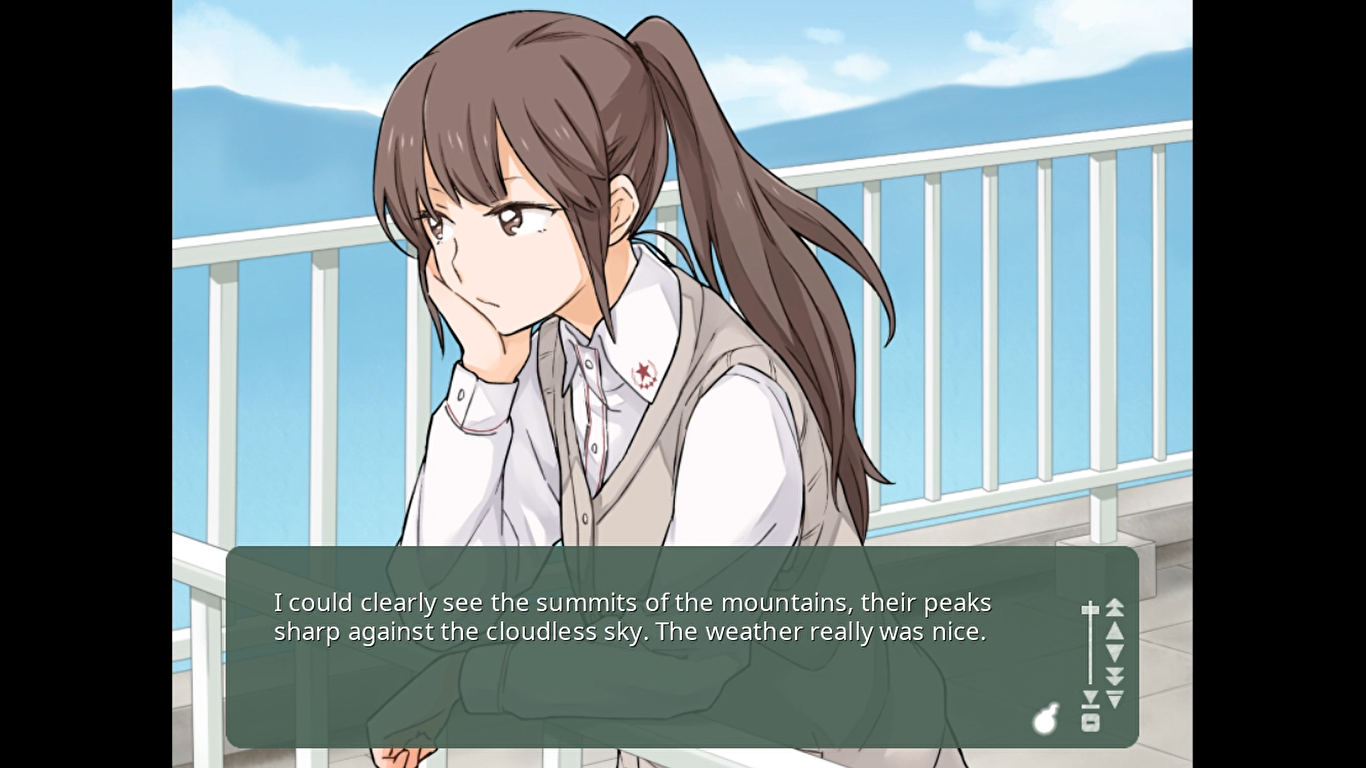Click the double up-arrow scroll button
The width and height of the screenshot is (1366, 768).
click(1115, 607)
